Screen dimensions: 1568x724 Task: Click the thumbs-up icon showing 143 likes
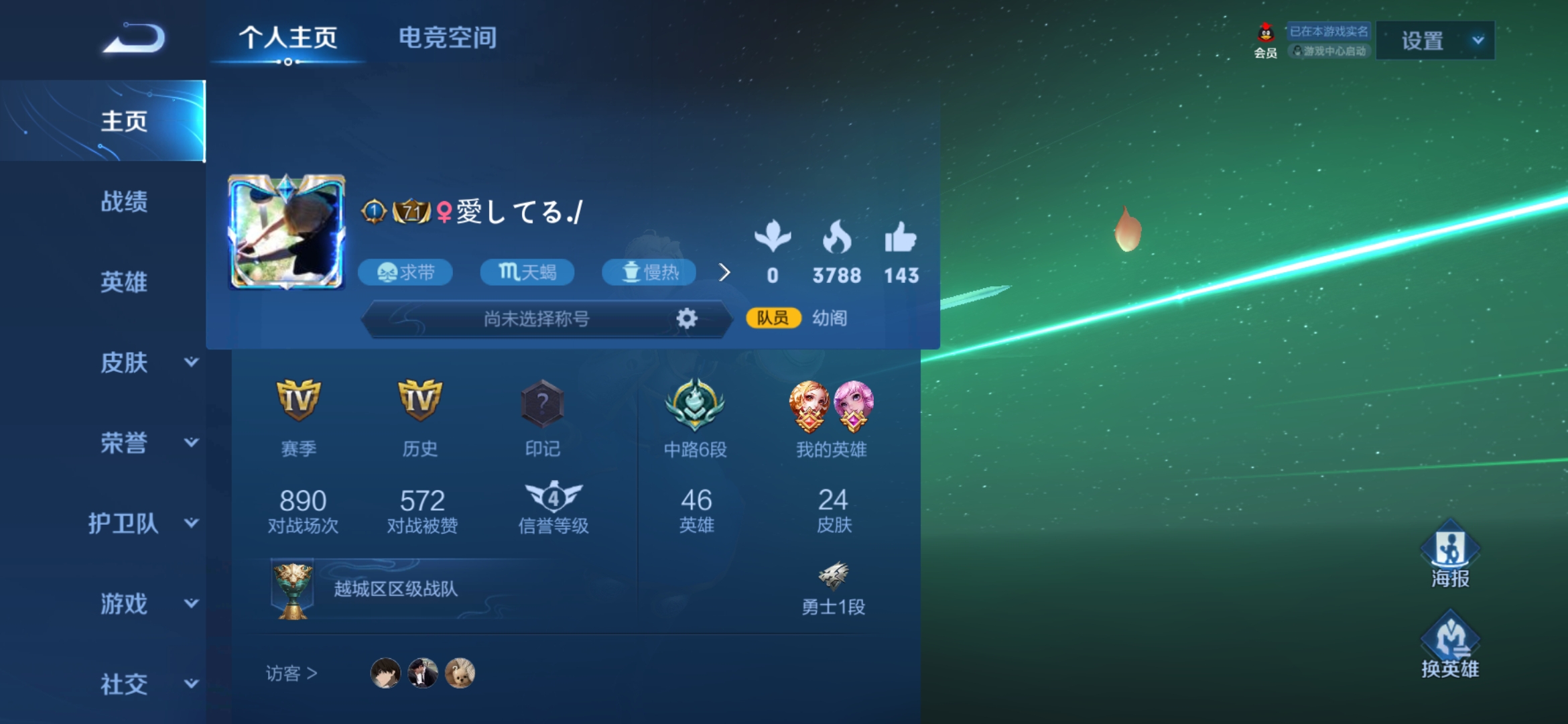[x=901, y=243]
